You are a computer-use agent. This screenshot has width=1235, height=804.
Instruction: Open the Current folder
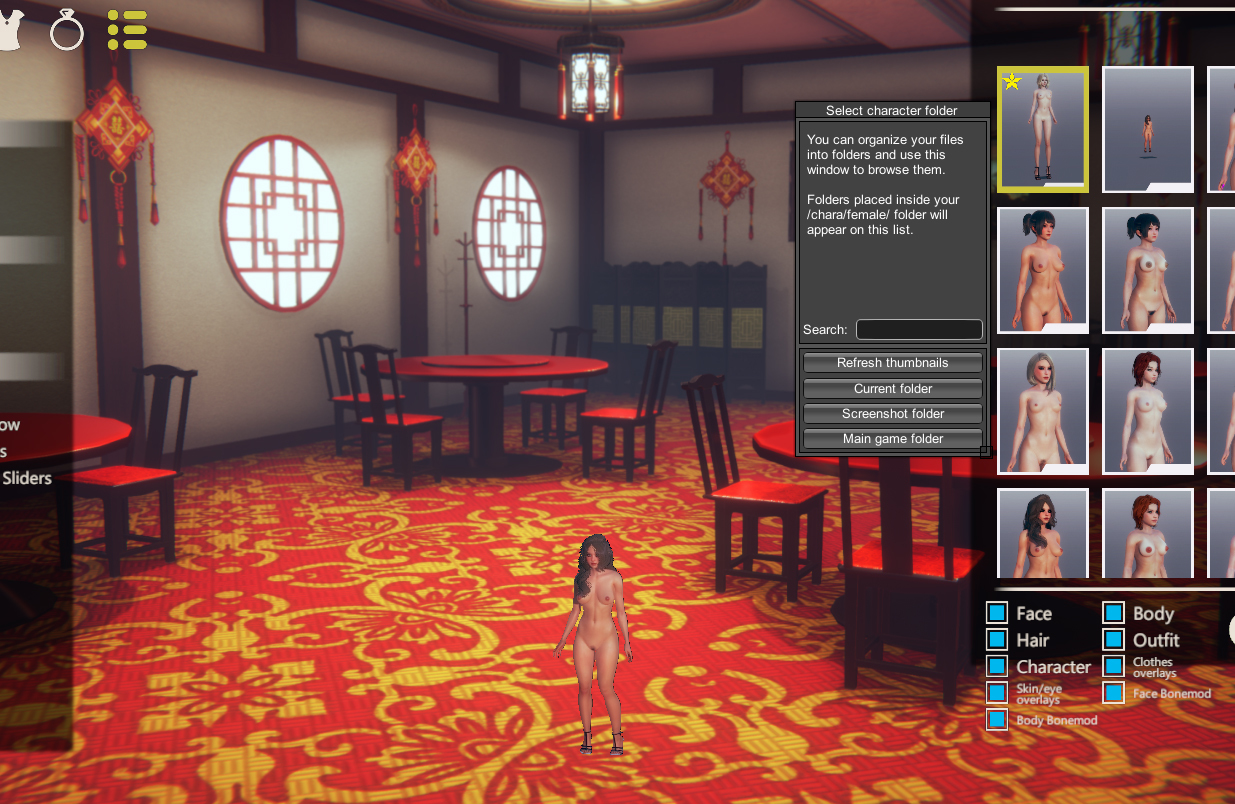point(892,389)
